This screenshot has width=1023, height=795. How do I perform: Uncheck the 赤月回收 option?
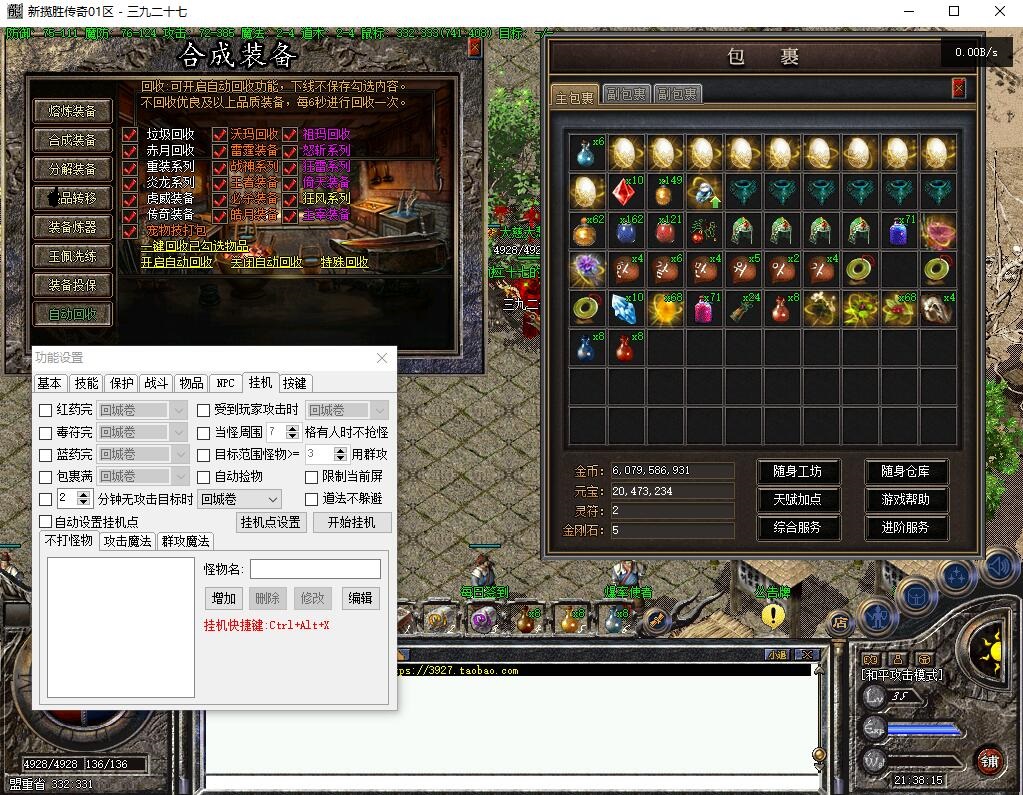130,151
